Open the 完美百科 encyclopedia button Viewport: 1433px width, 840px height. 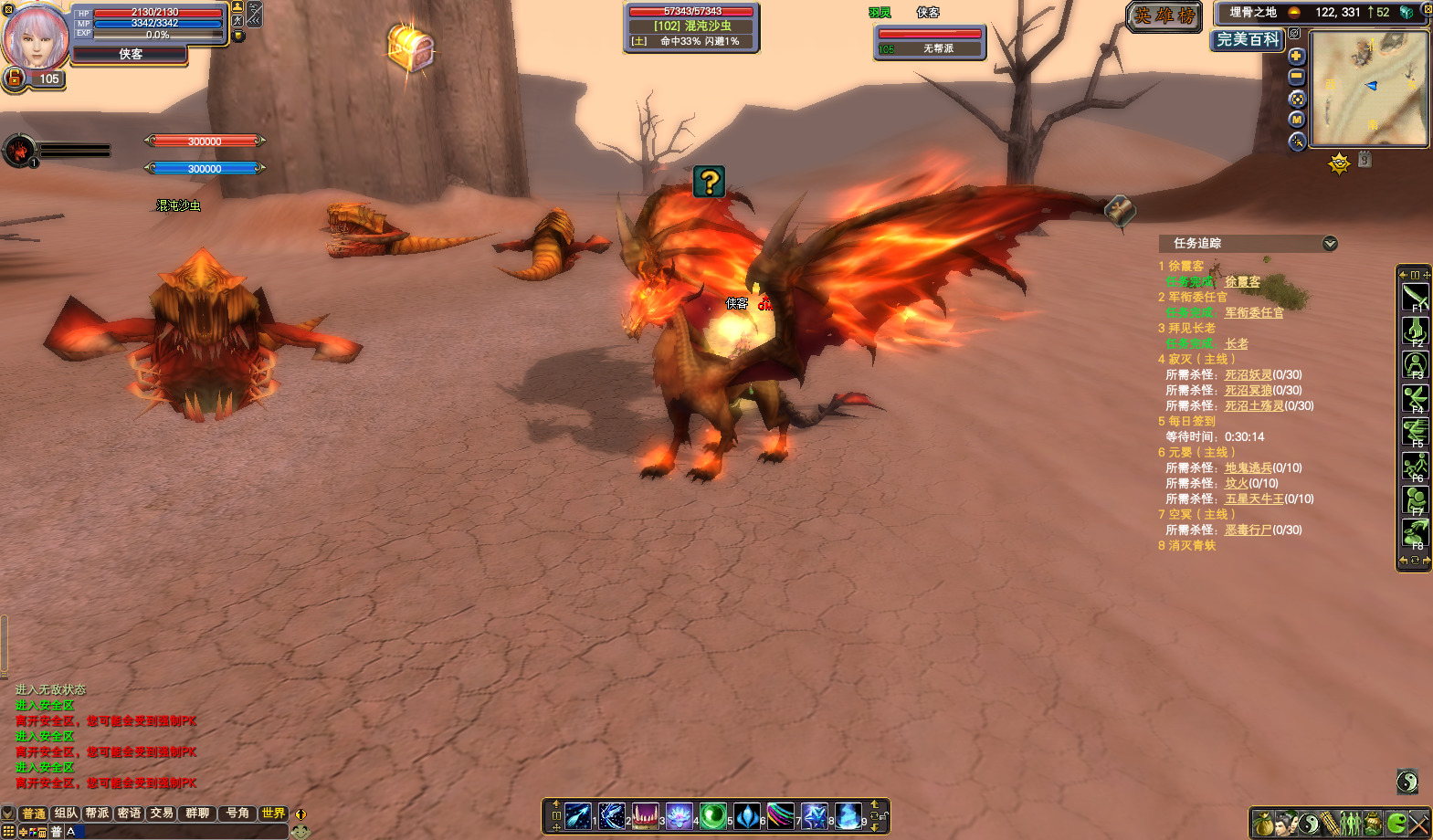tap(1248, 39)
